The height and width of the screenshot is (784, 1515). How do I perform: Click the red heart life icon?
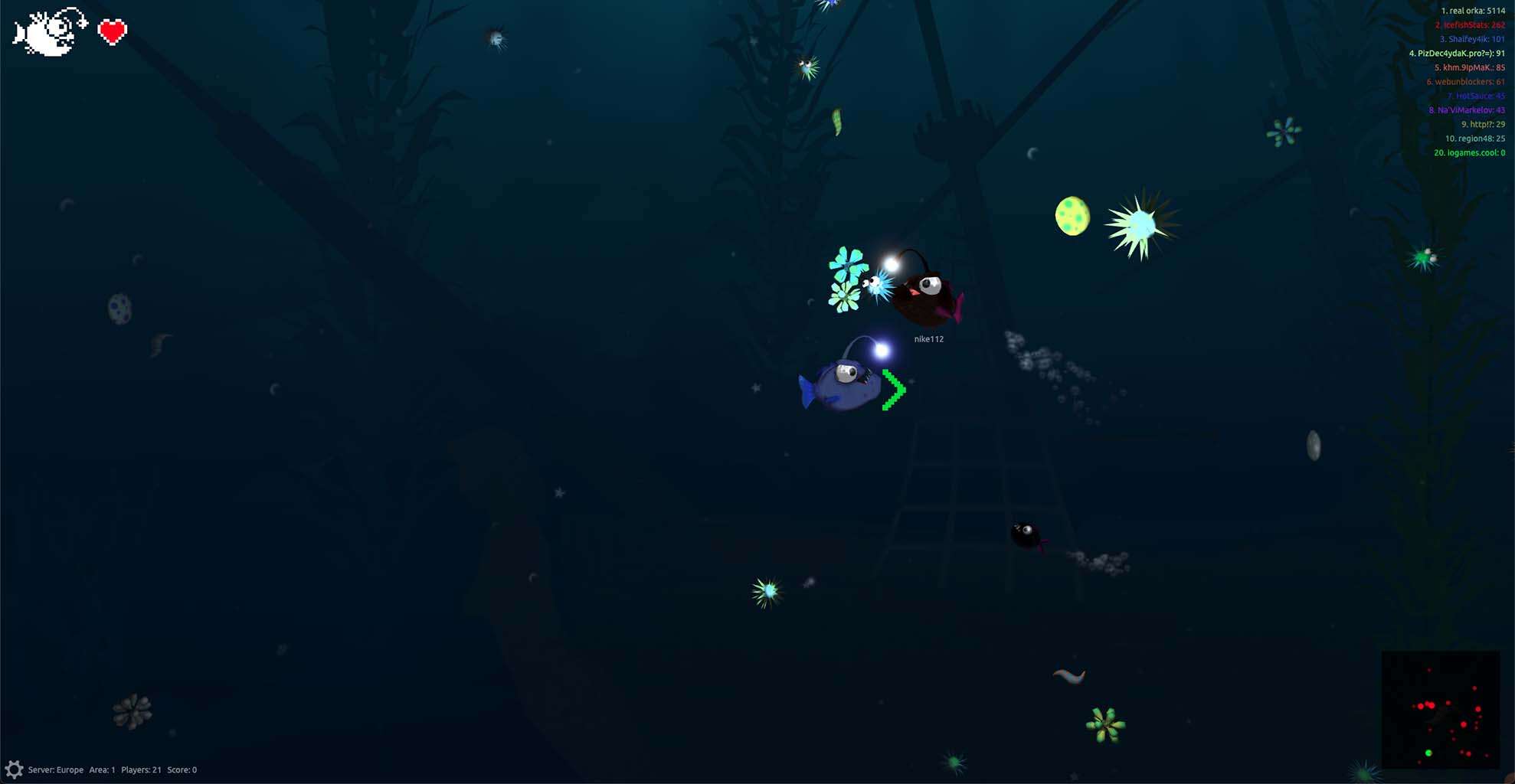click(112, 32)
